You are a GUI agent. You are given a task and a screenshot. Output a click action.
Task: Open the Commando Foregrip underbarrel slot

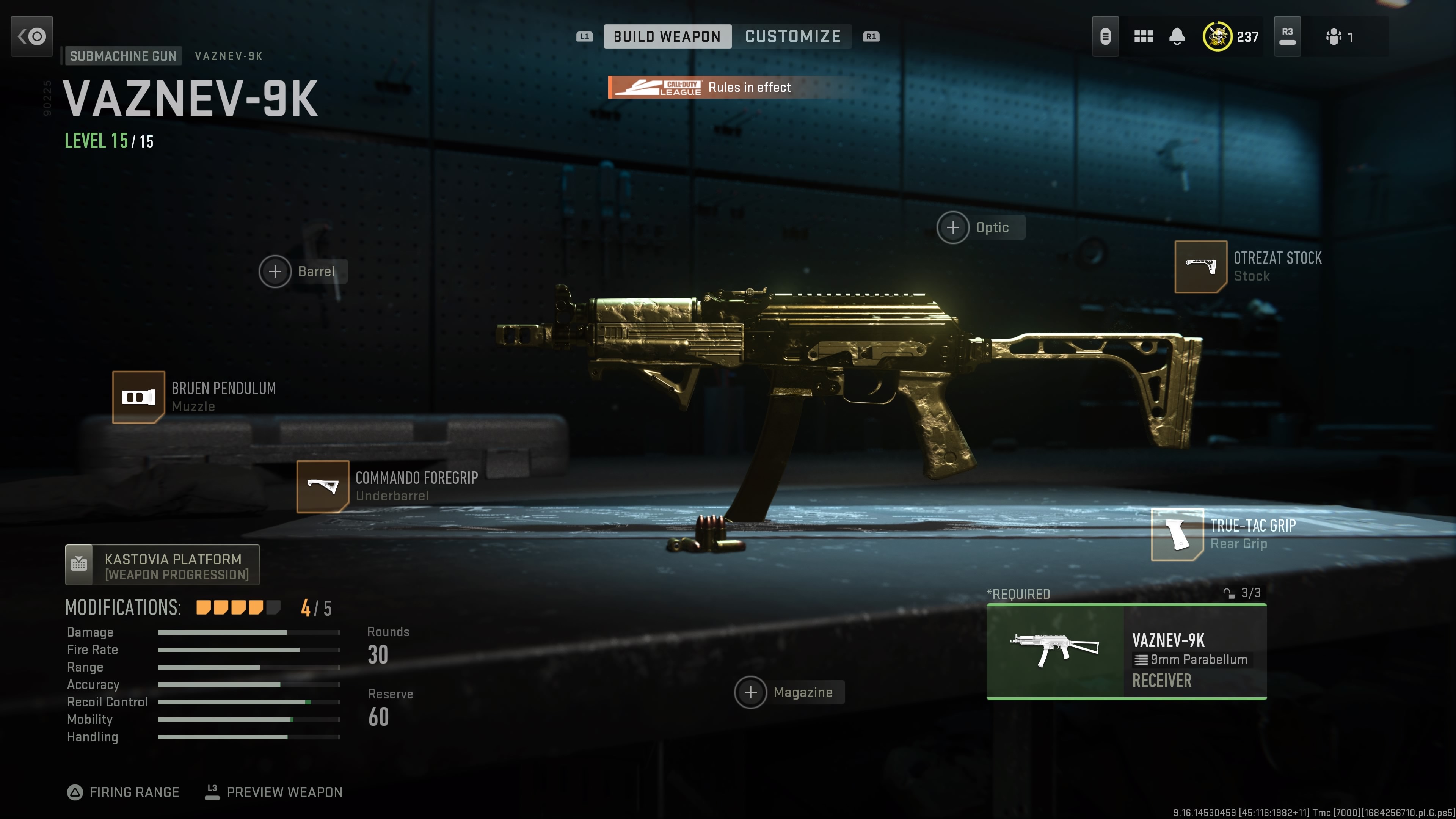coord(323,486)
